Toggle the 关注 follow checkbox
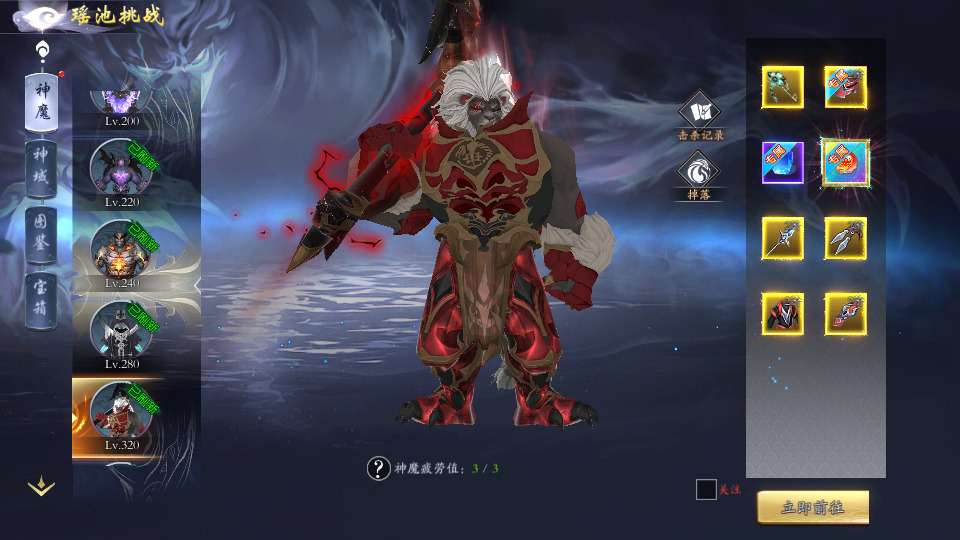This screenshot has height=540, width=960. 706,489
